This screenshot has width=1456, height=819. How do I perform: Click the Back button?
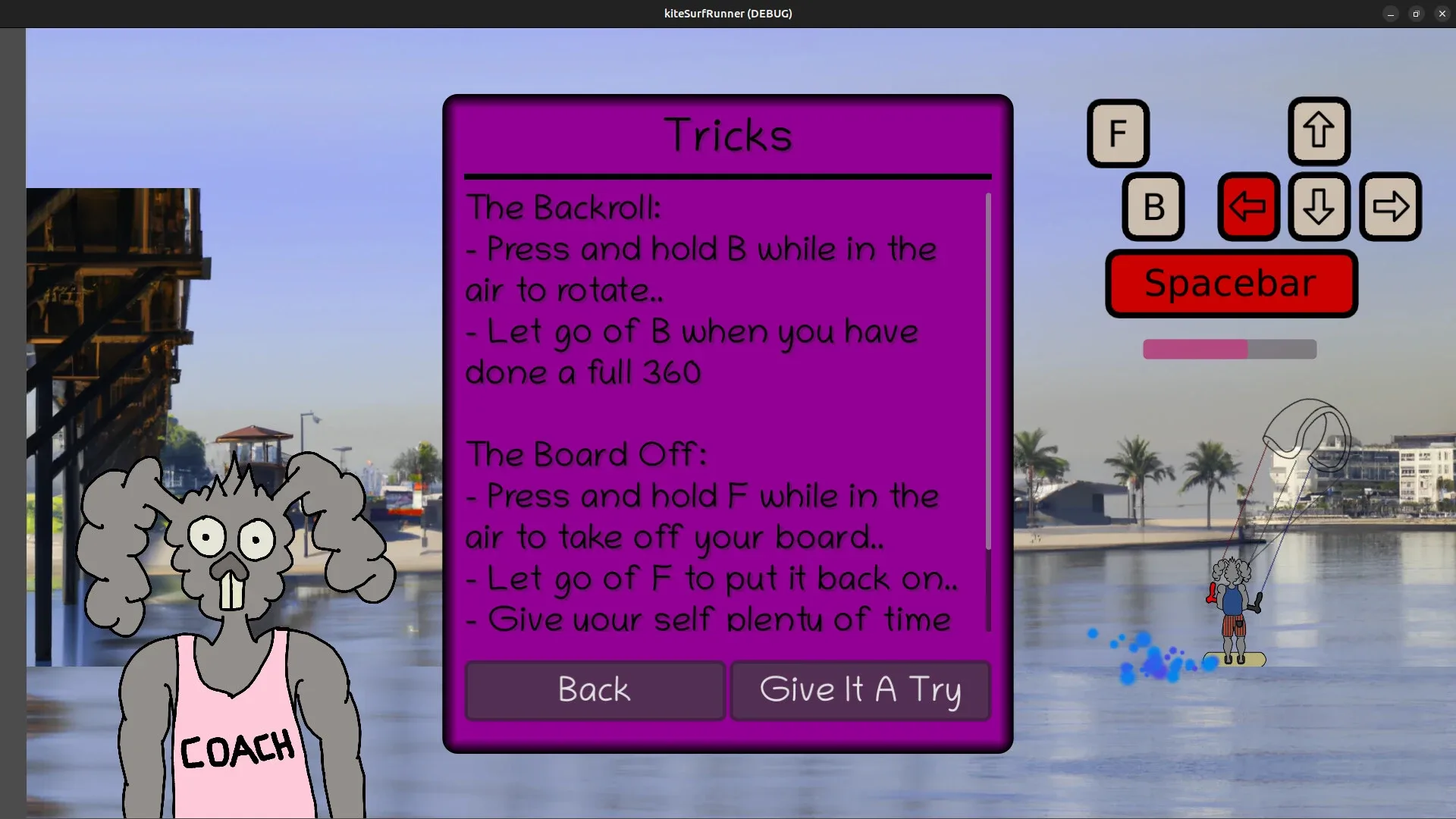tap(594, 690)
